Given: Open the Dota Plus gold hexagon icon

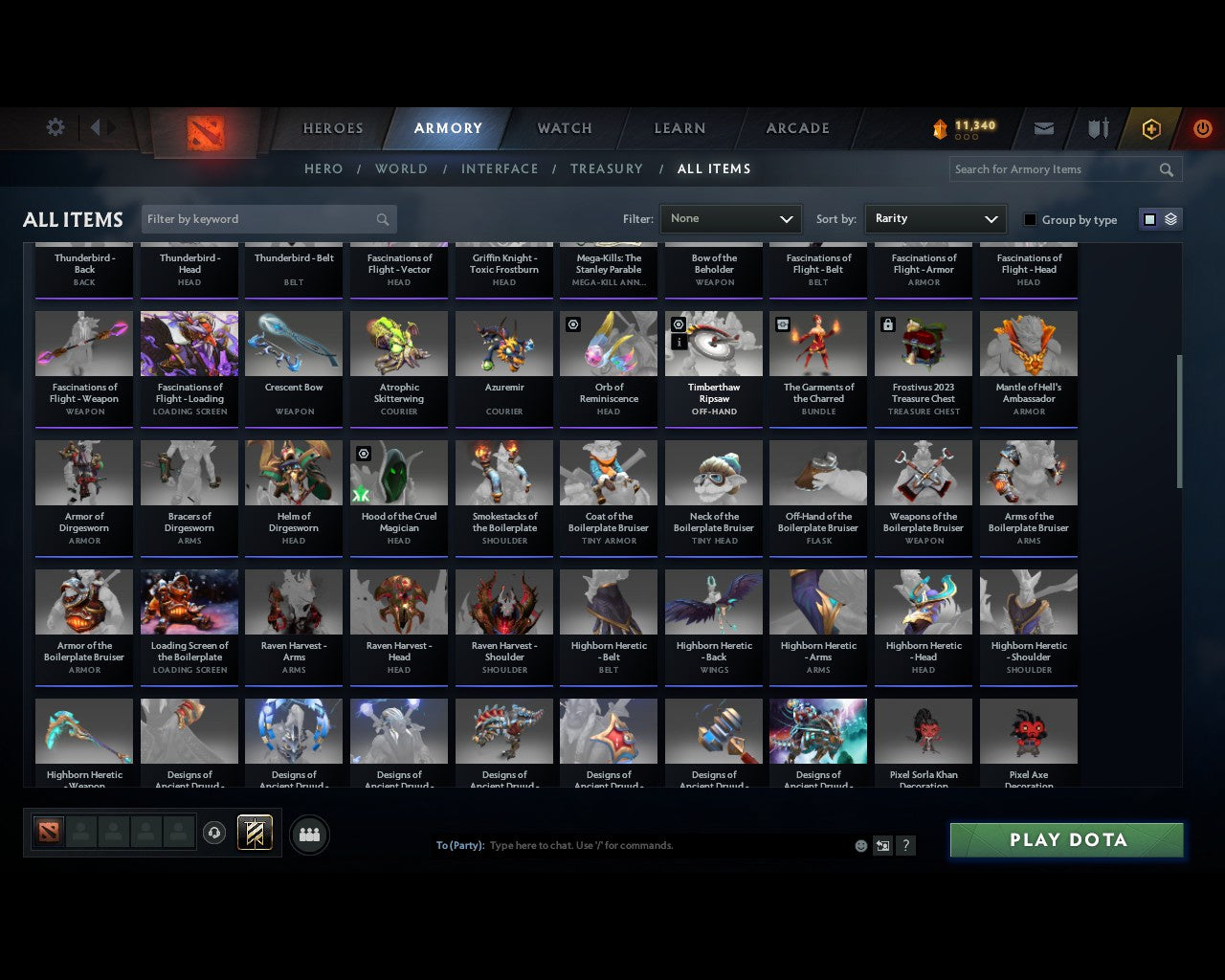Looking at the screenshot, I should click(x=1151, y=128).
